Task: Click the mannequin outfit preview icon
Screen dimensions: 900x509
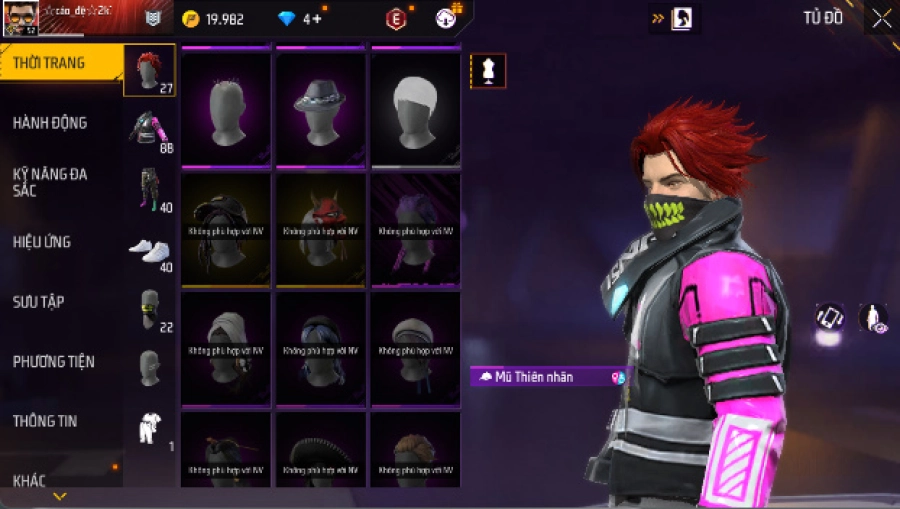Action: [x=488, y=70]
